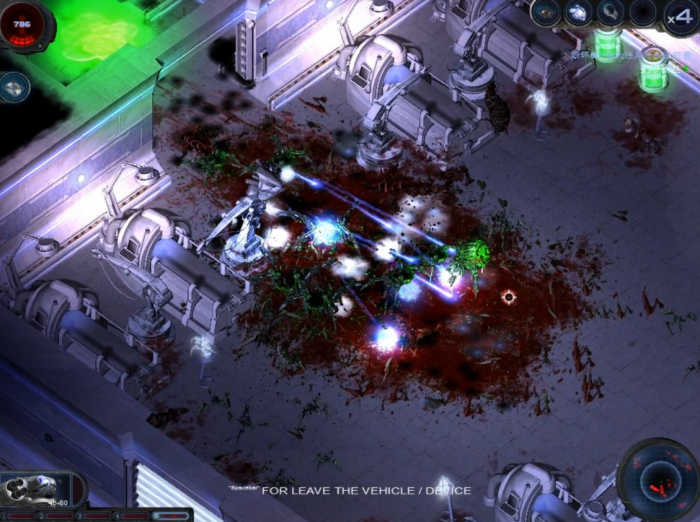Click the x4 lives counter icon
Screen dimensions: 700x522
coord(679,15)
